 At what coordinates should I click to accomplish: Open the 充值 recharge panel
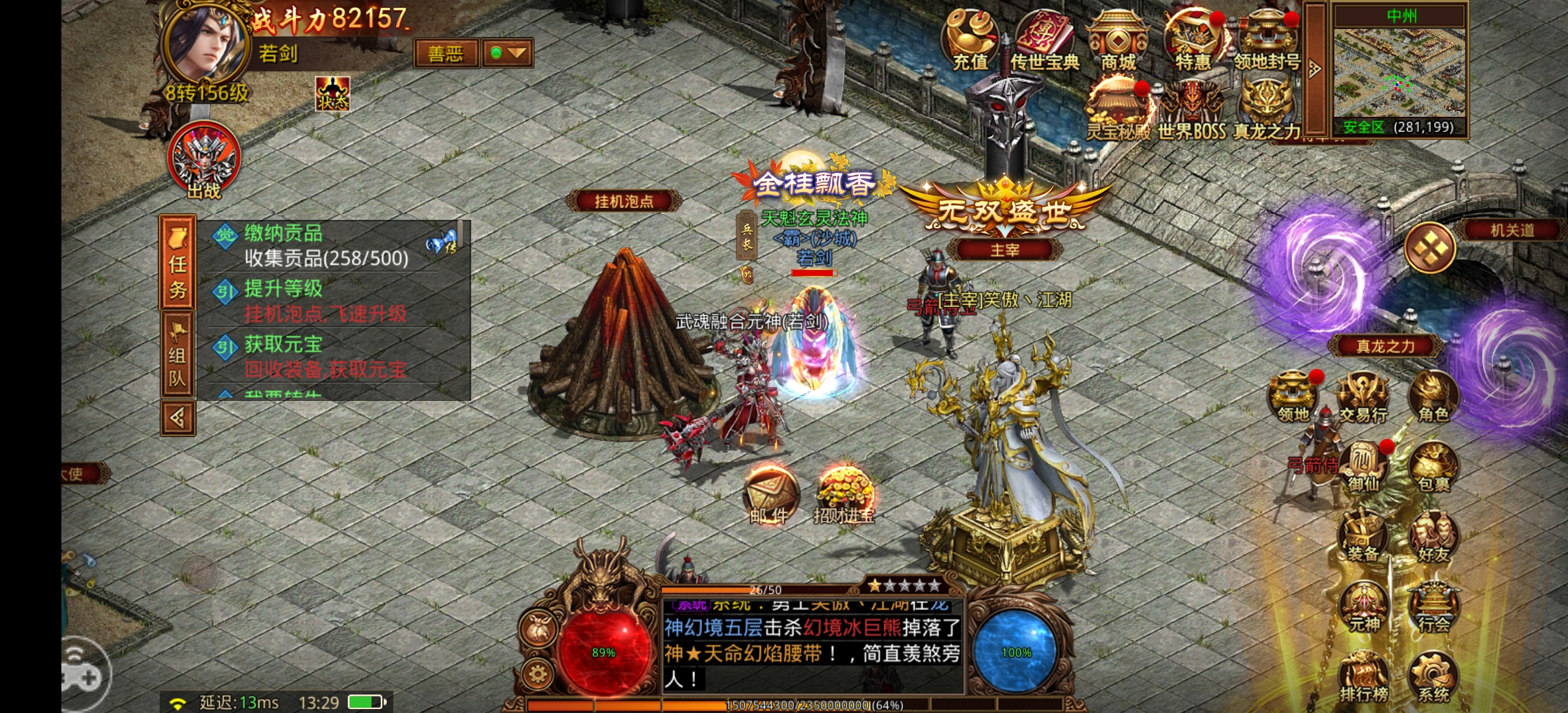click(x=970, y=36)
